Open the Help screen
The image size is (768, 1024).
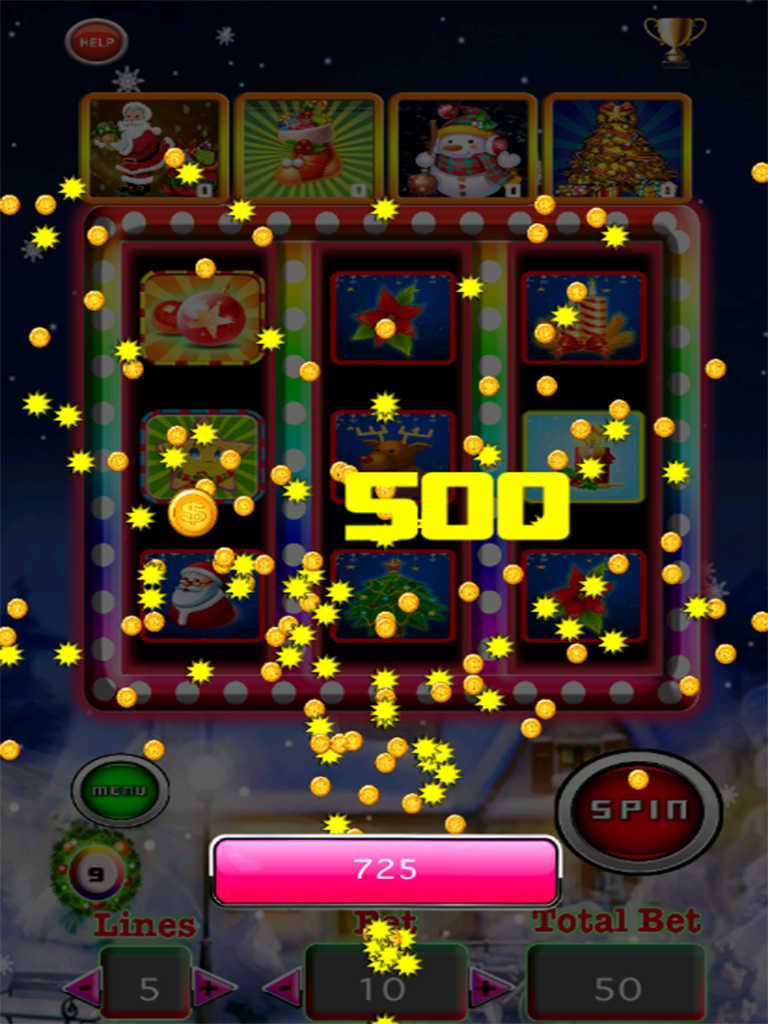point(96,42)
